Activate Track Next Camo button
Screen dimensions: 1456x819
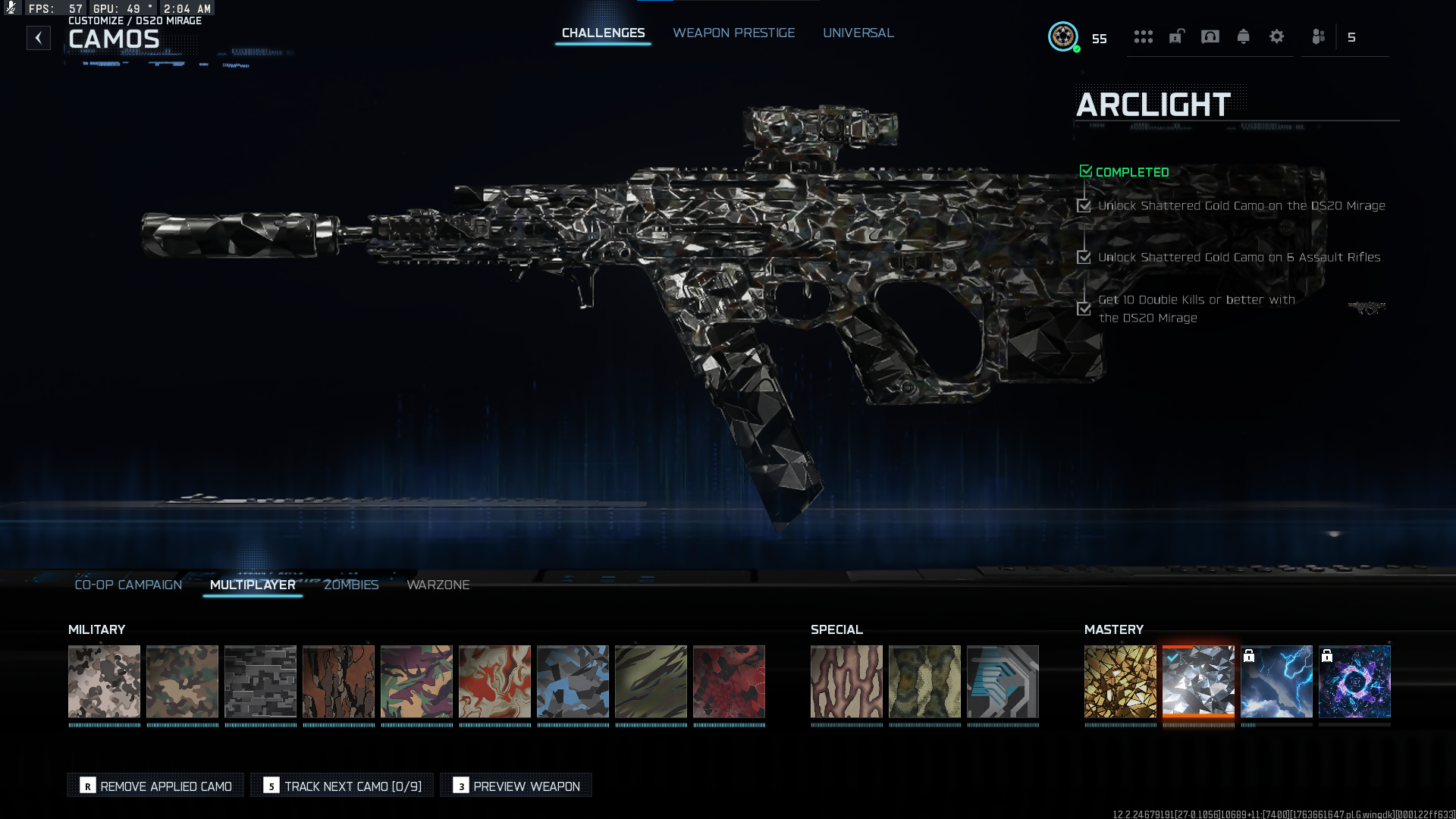pyautogui.click(x=342, y=786)
